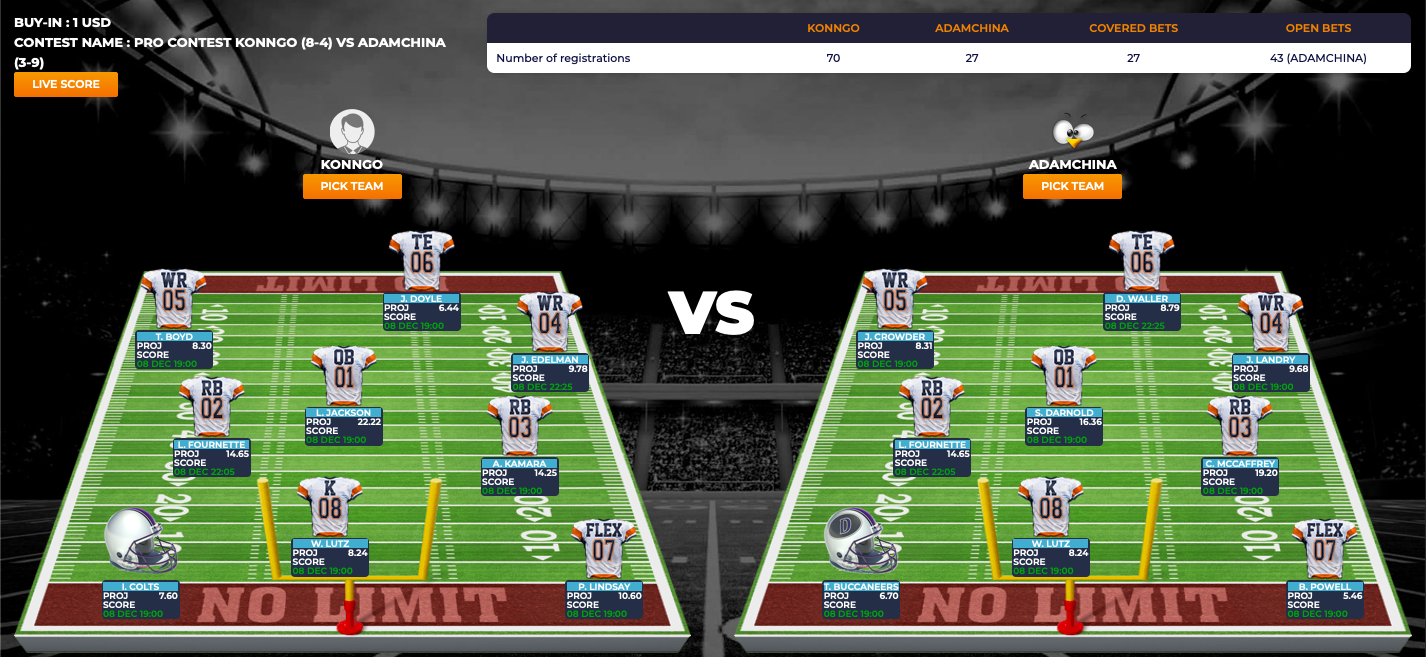Click Konngo's profile avatar
This screenshot has width=1426, height=657.
[x=352, y=132]
